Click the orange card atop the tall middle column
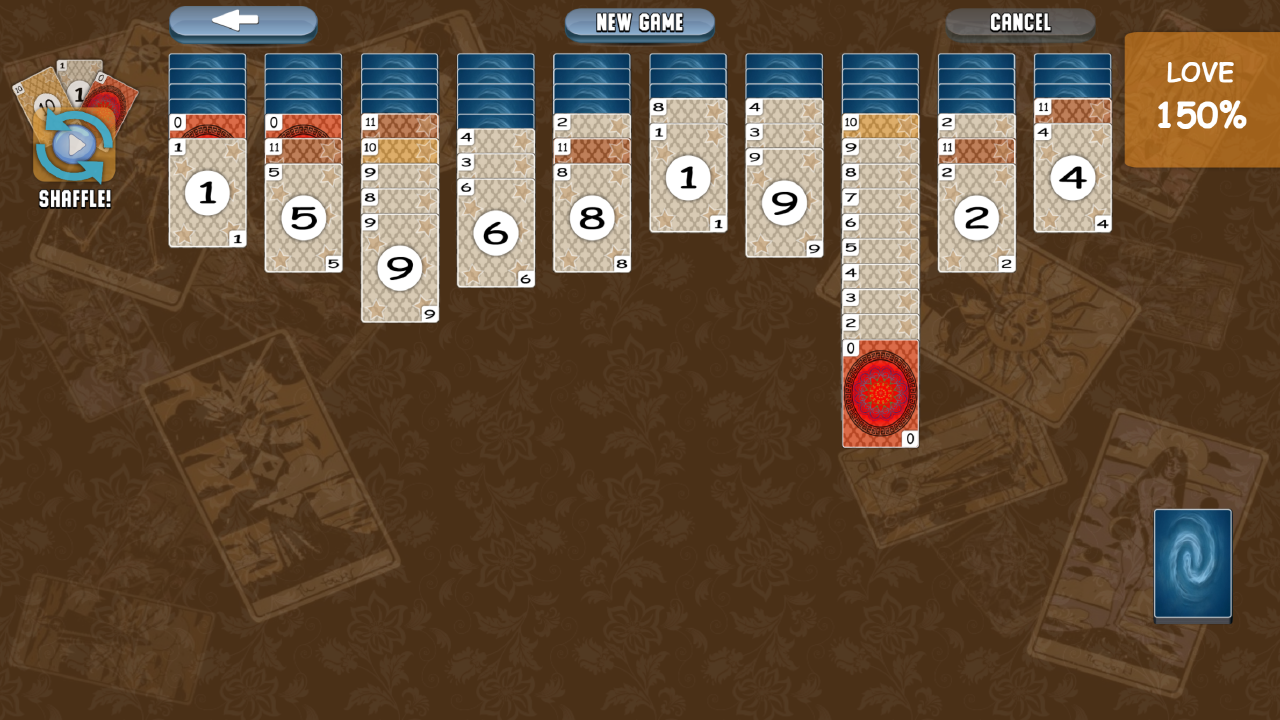The height and width of the screenshot is (720, 1280). click(x=879, y=125)
